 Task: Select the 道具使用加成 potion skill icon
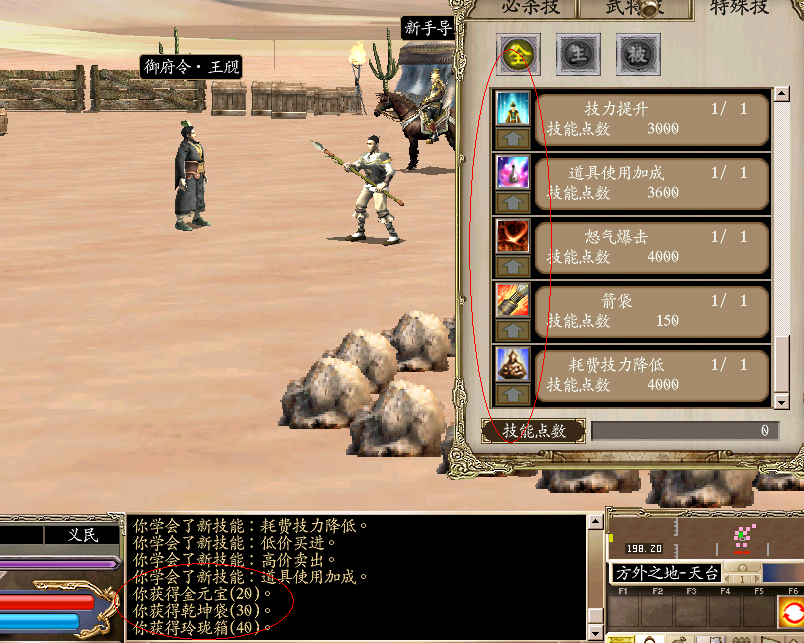tap(514, 172)
